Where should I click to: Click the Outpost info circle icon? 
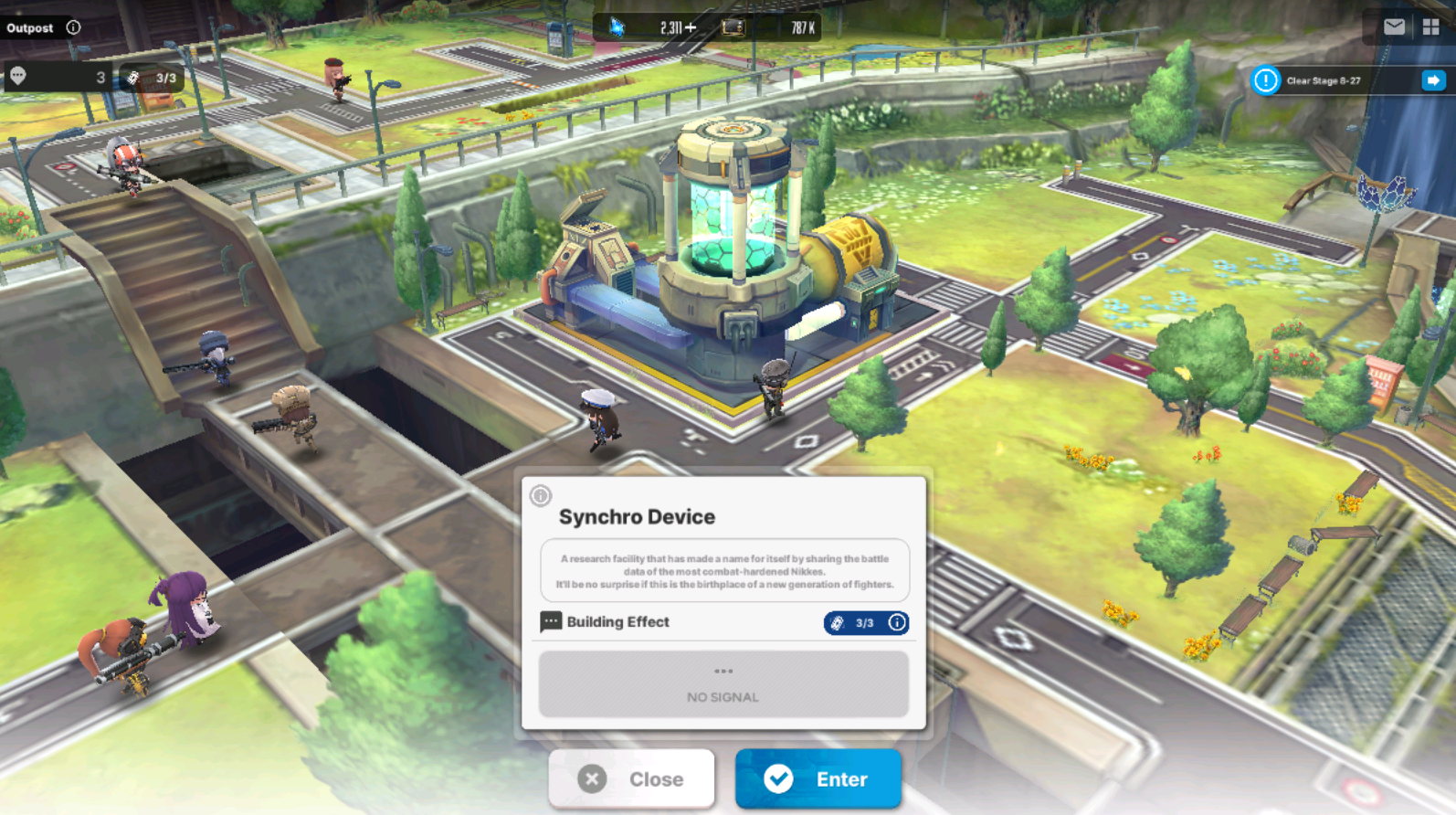coord(72,27)
